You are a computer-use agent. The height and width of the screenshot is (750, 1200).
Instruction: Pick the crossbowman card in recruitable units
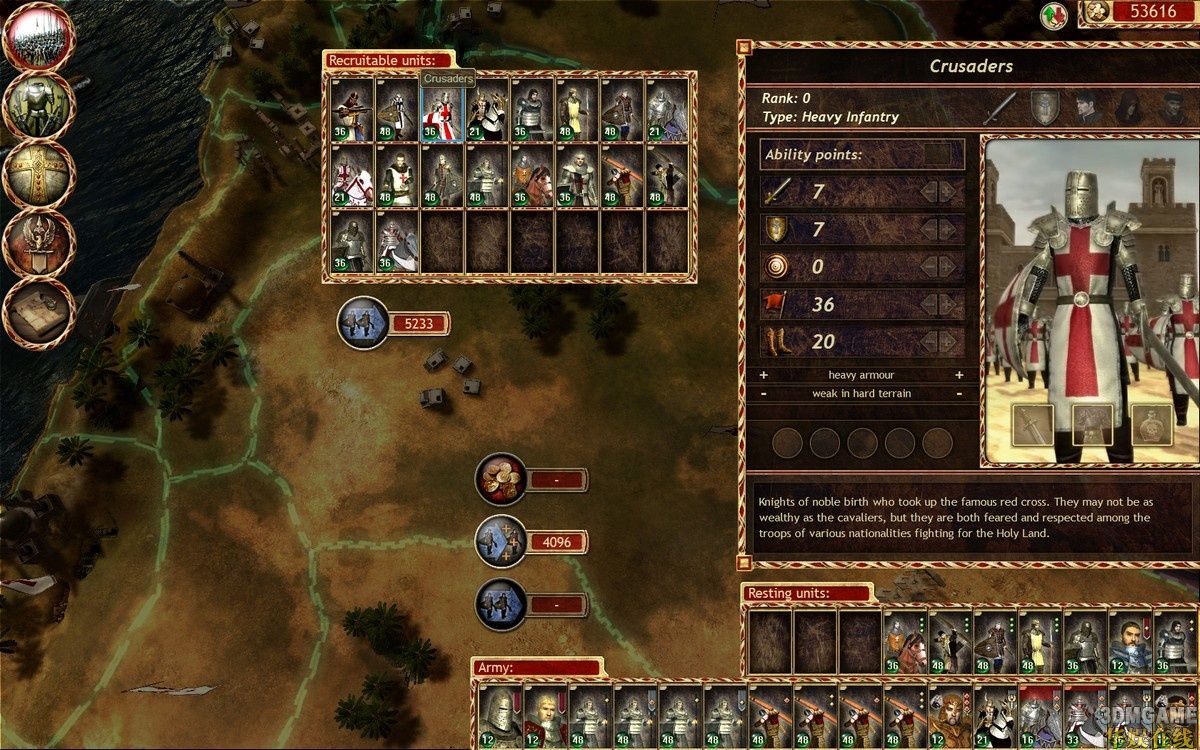pos(352,110)
